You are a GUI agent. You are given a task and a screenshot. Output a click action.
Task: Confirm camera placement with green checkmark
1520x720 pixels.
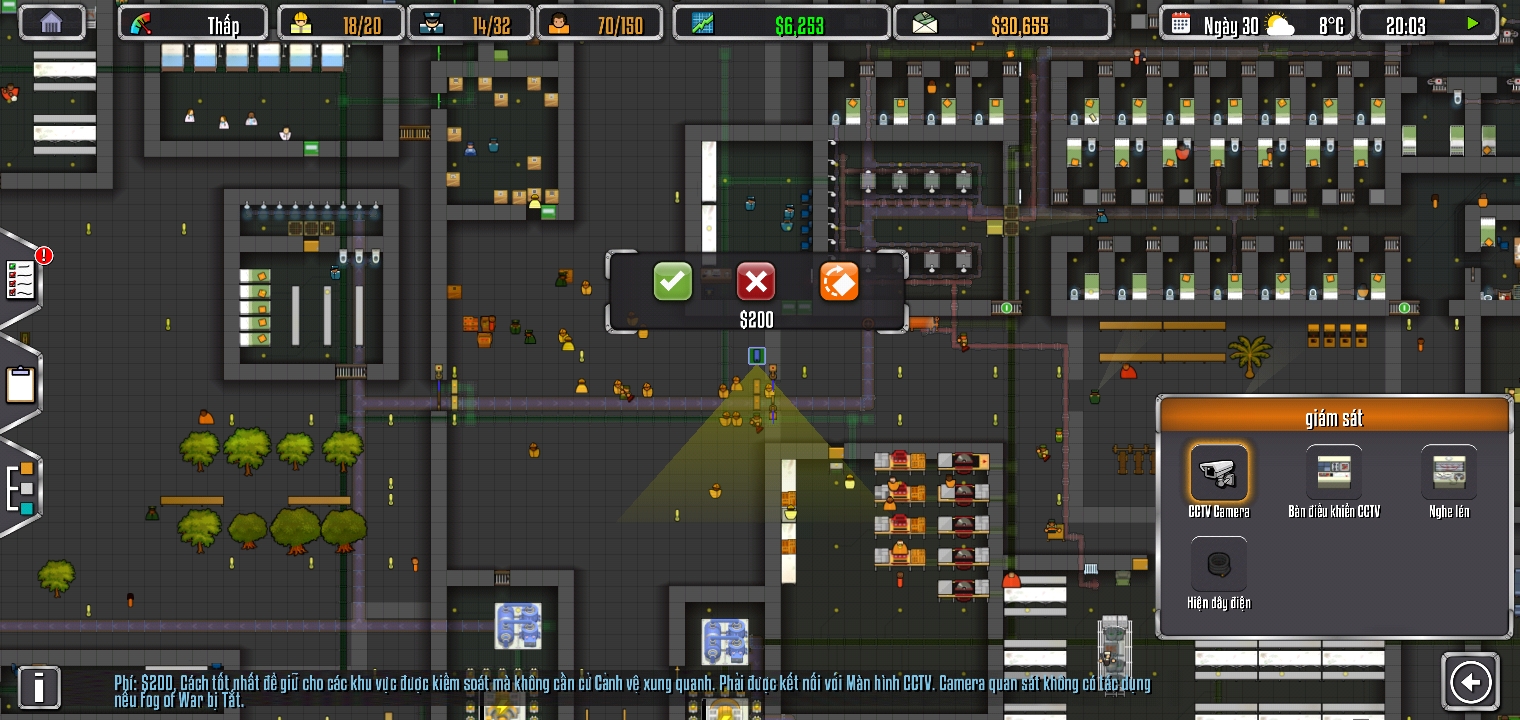672,281
